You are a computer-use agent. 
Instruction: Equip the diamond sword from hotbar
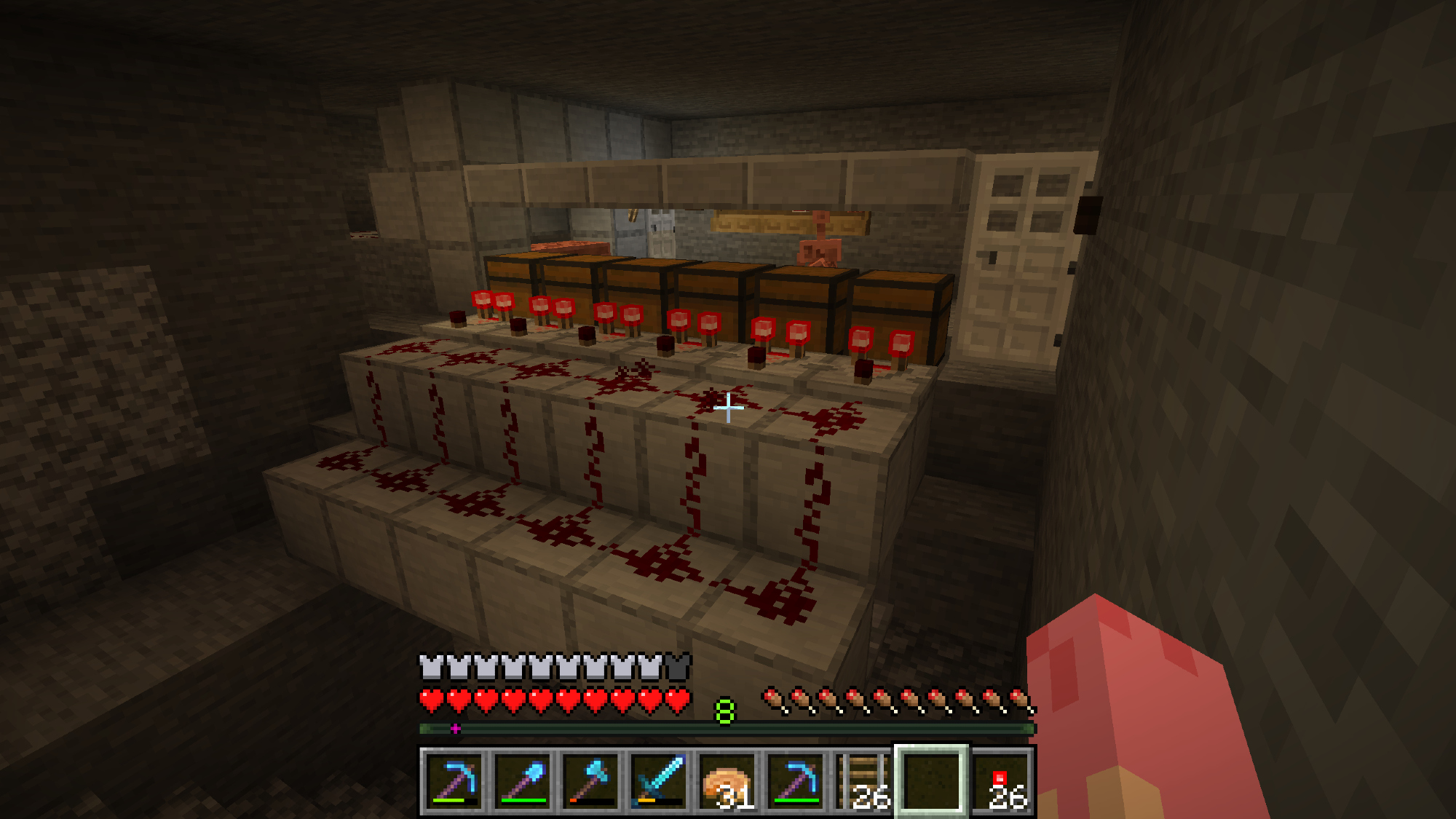click(659, 781)
